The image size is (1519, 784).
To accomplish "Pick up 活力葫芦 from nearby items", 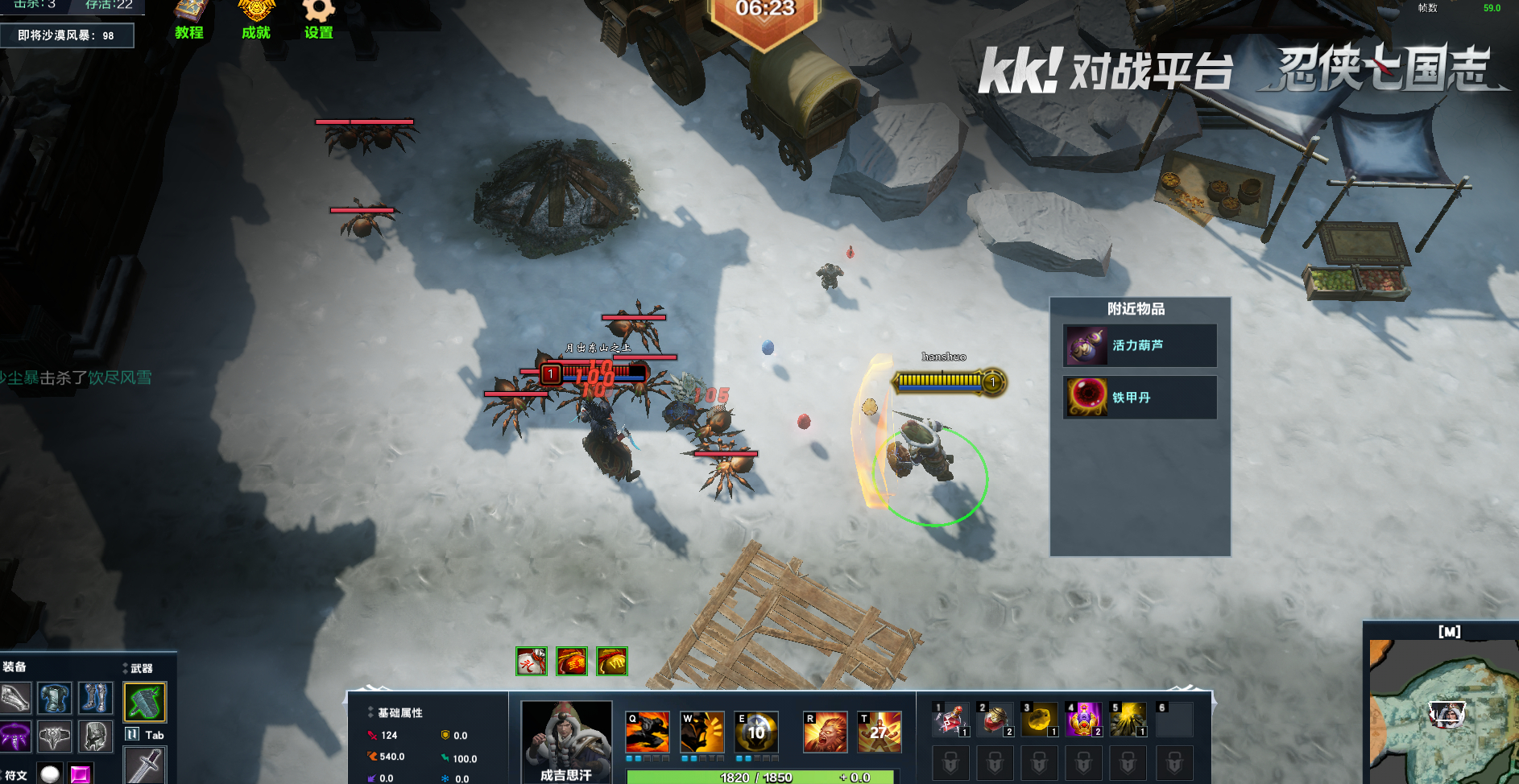I will pos(1140,346).
